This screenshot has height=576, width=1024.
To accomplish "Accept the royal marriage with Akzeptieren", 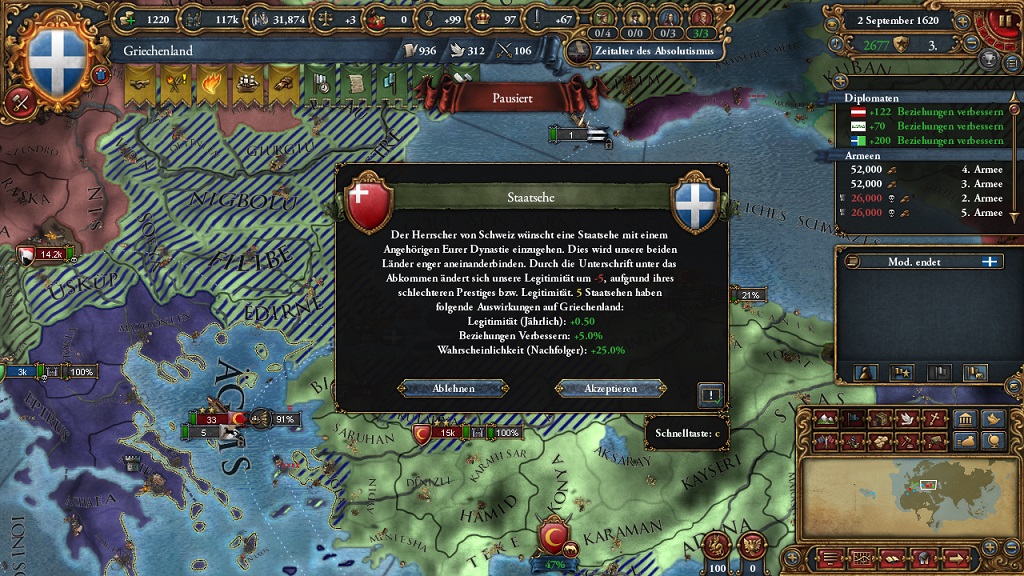I will [x=610, y=388].
